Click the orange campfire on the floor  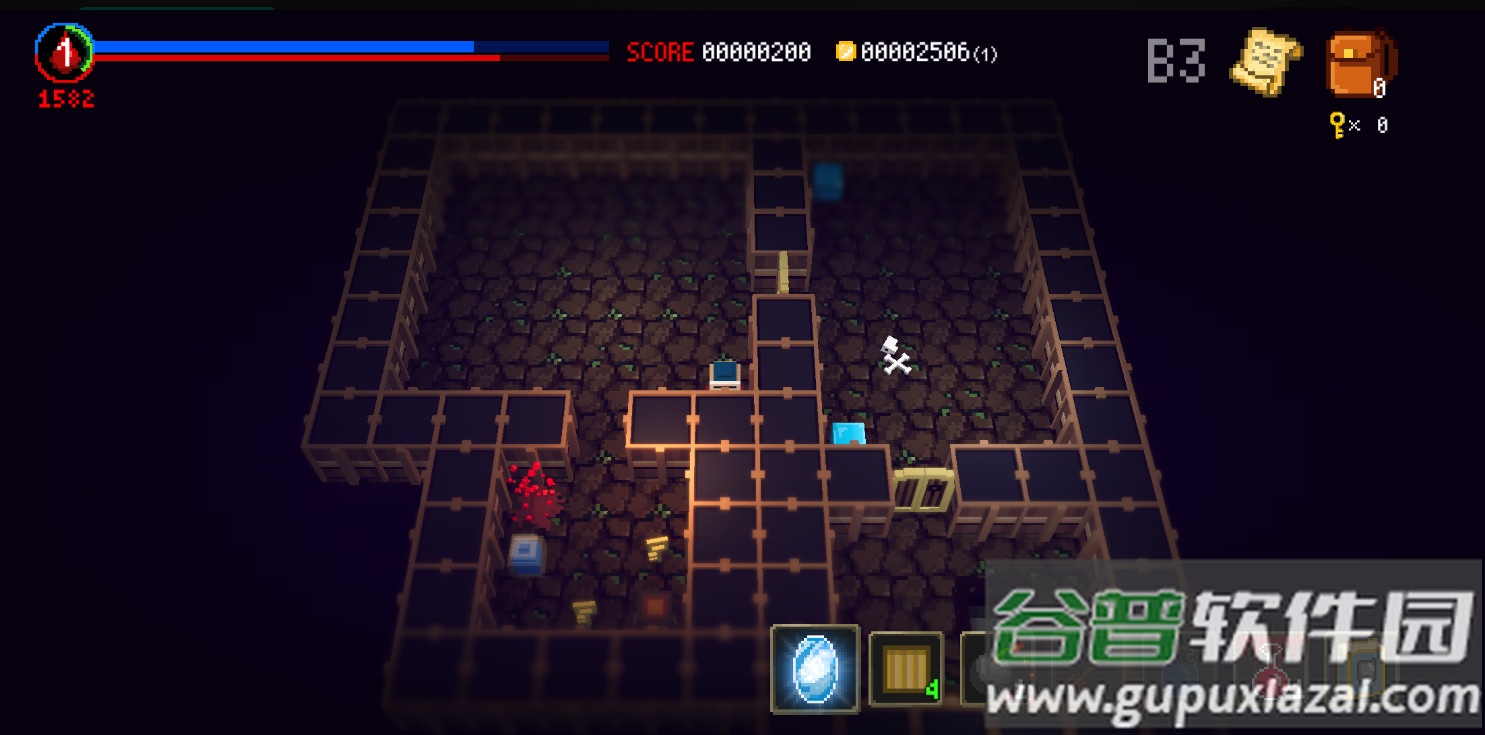657,606
